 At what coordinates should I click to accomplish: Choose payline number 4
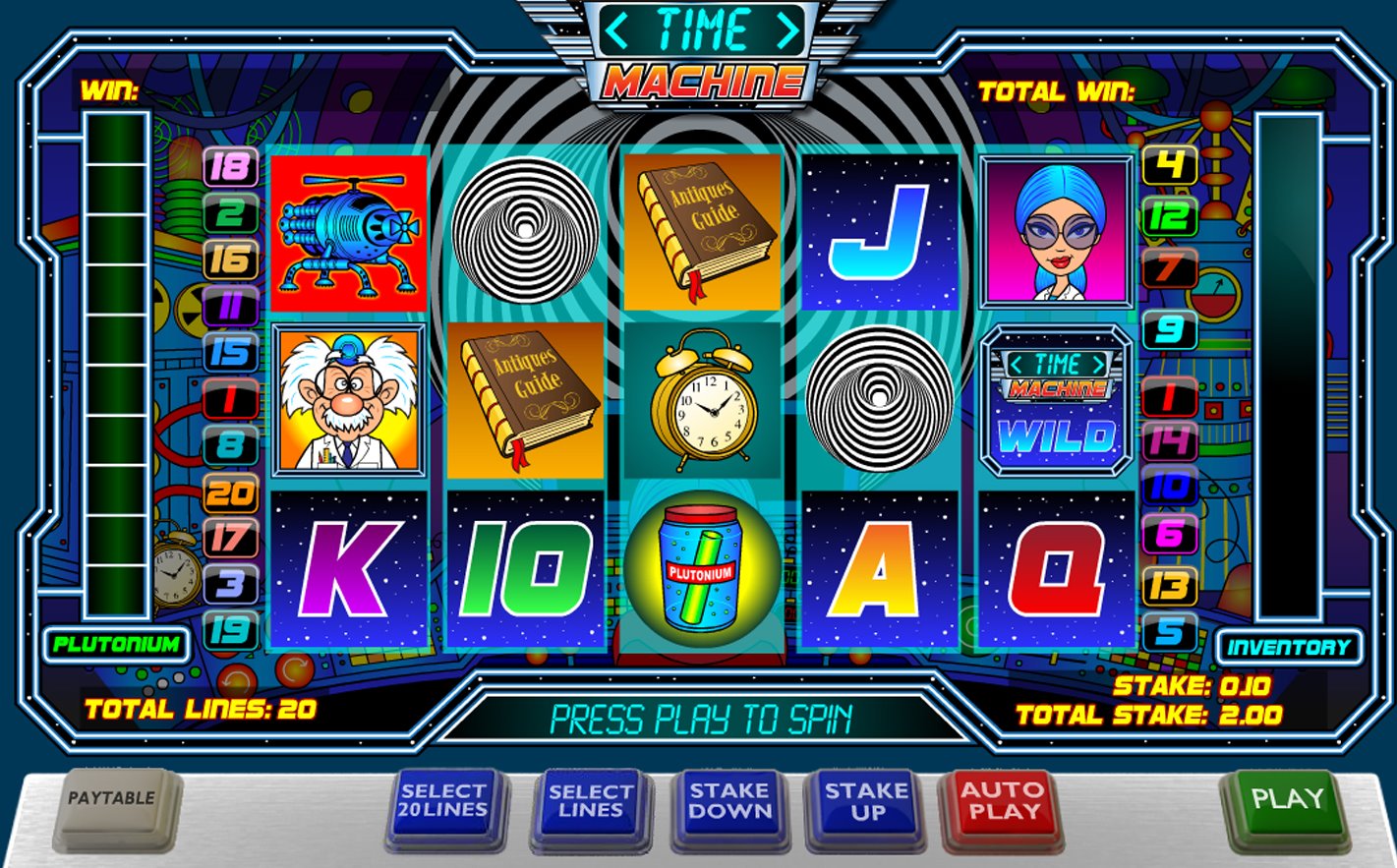point(1169,166)
